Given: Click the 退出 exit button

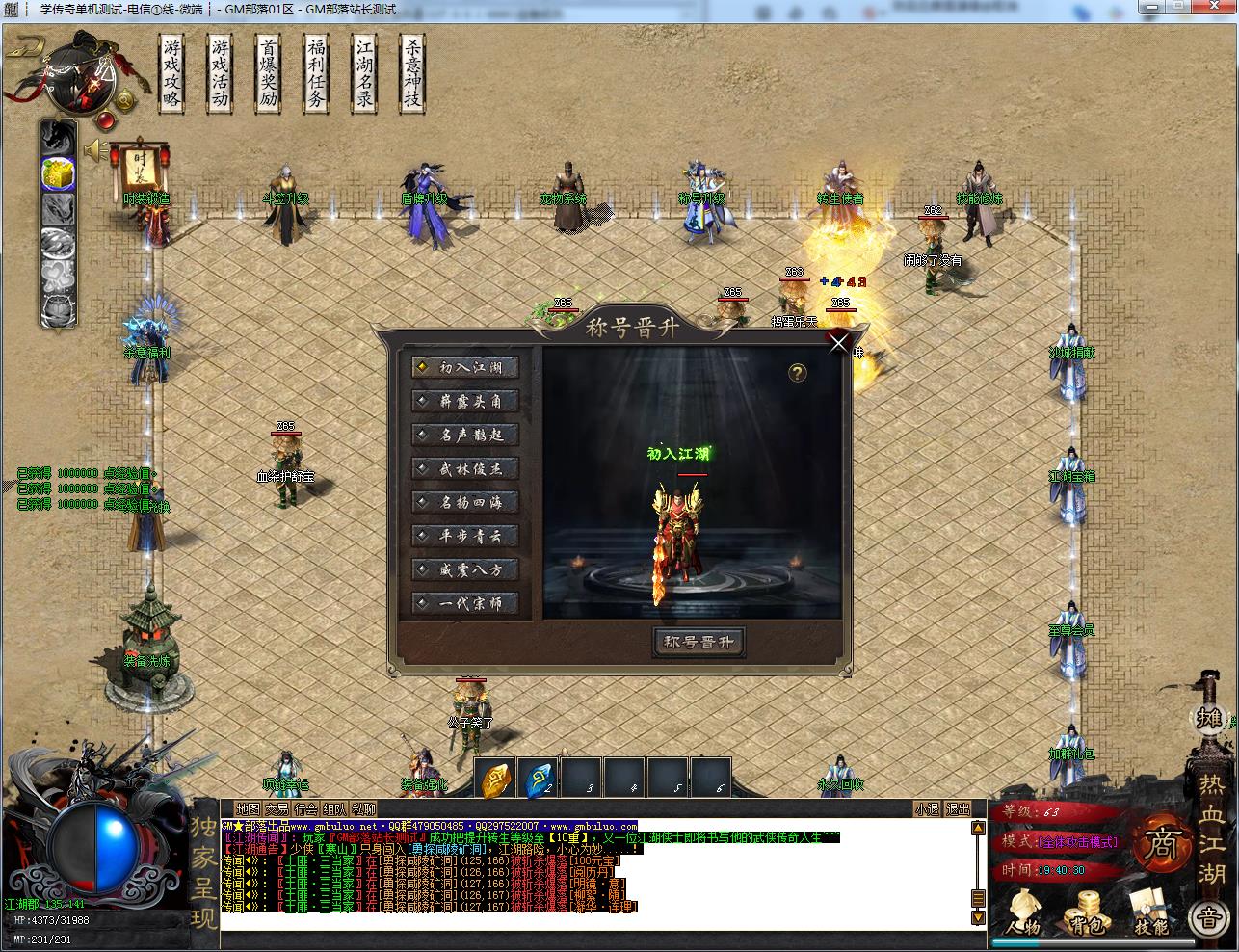Looking at the screenshot, I should 957,809.
